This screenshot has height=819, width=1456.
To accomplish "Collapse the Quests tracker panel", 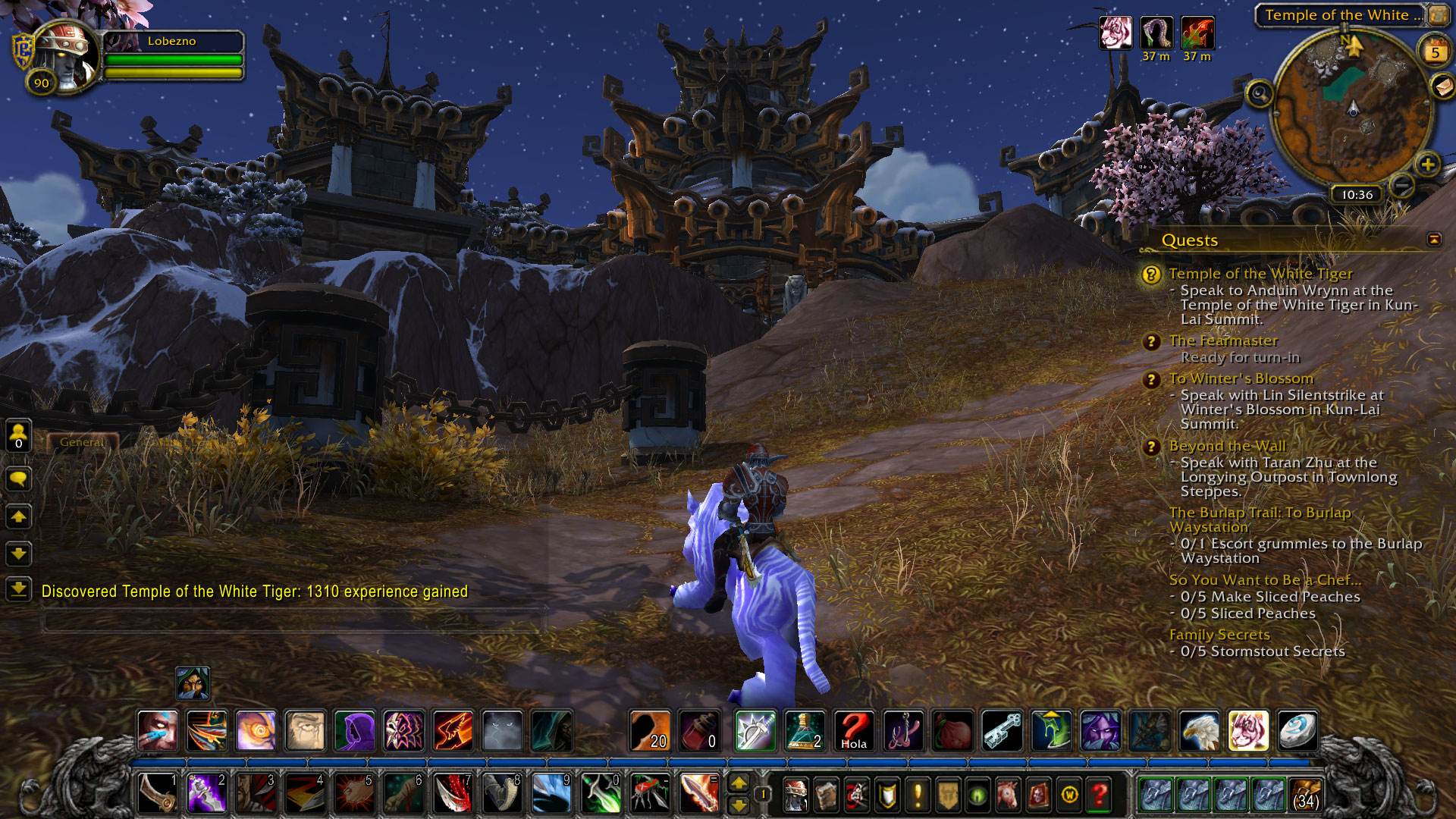I will click(1433, 240).
